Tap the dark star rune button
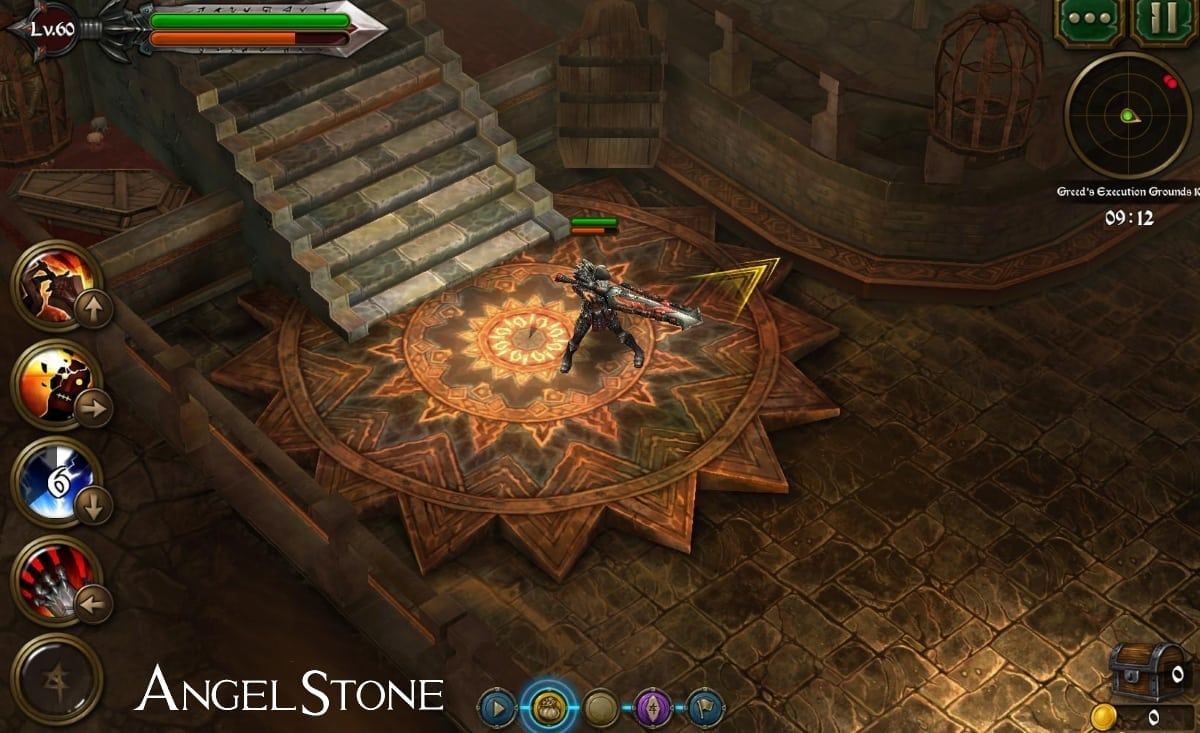The image size is (1200, 733). (56, 678)
